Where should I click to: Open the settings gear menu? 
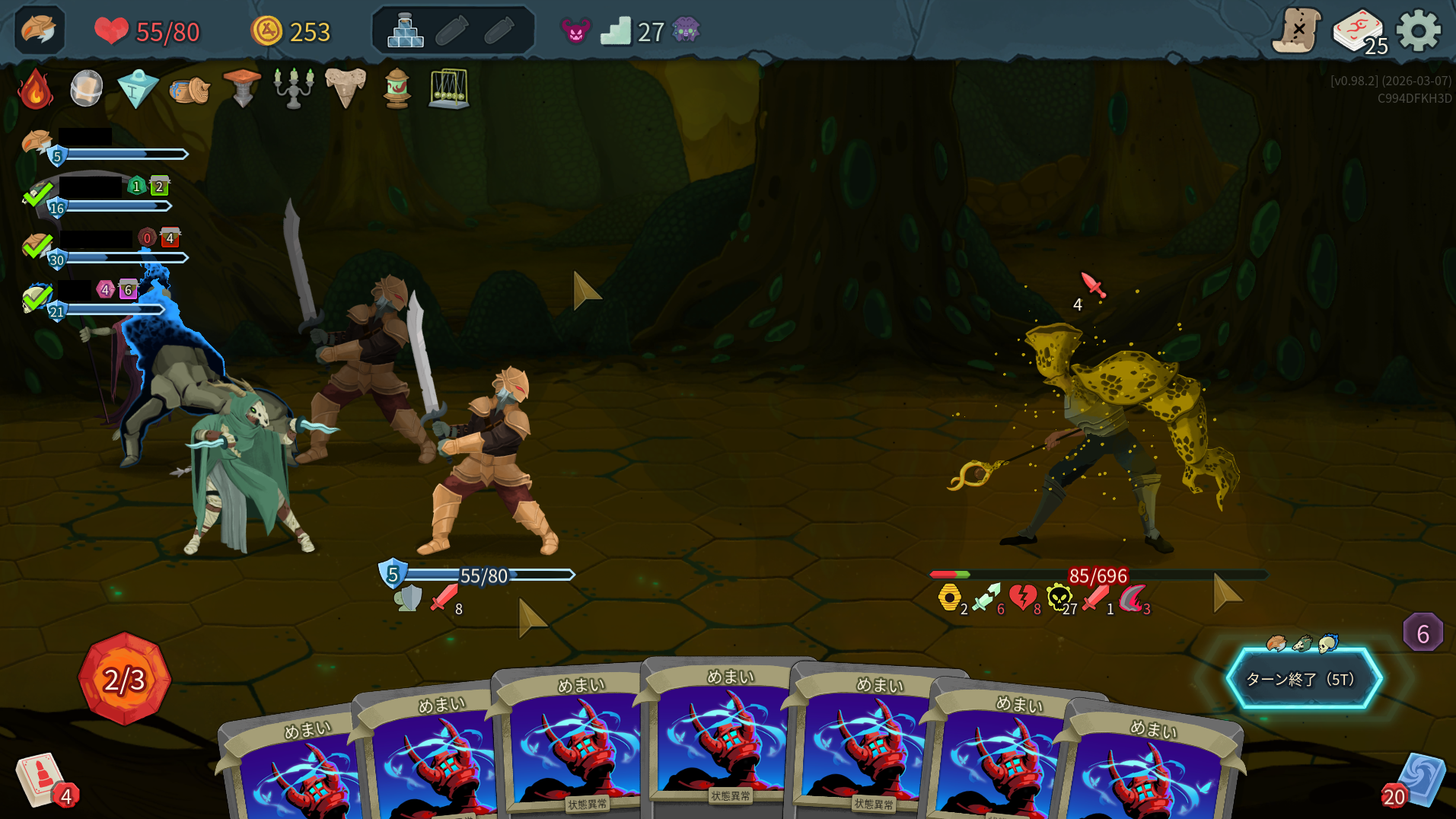point(1418,31)
